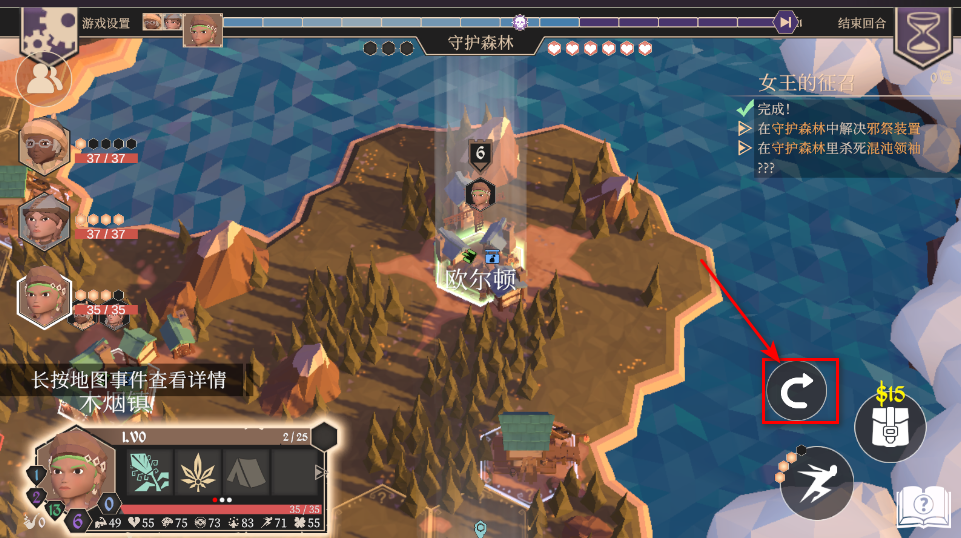Click the green-headband portrait on the turn-order bar
The width and height of the screenshot is (961, 538).
[204, 29]
